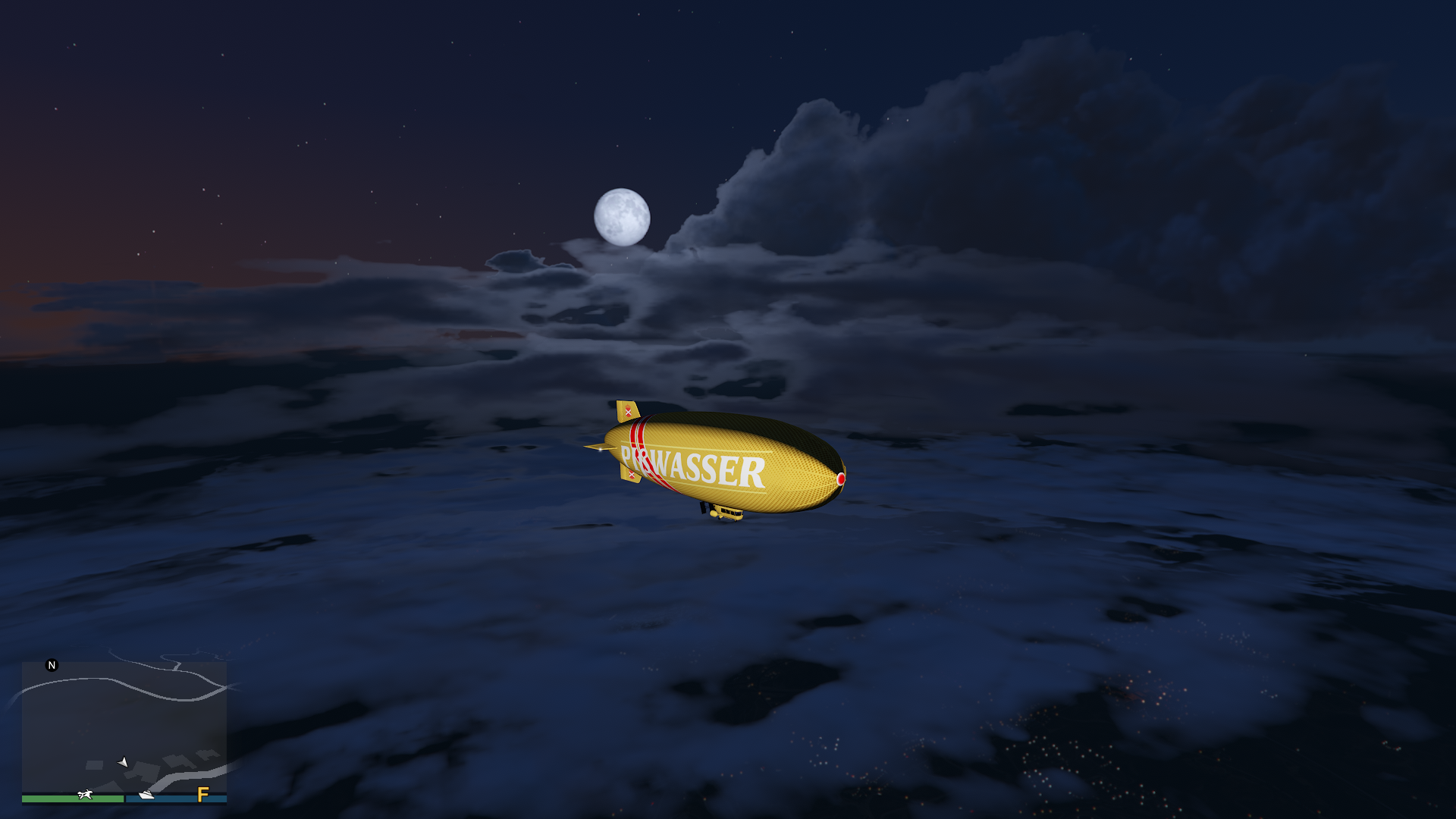Click the minimap in the corner

click(124, 728)
